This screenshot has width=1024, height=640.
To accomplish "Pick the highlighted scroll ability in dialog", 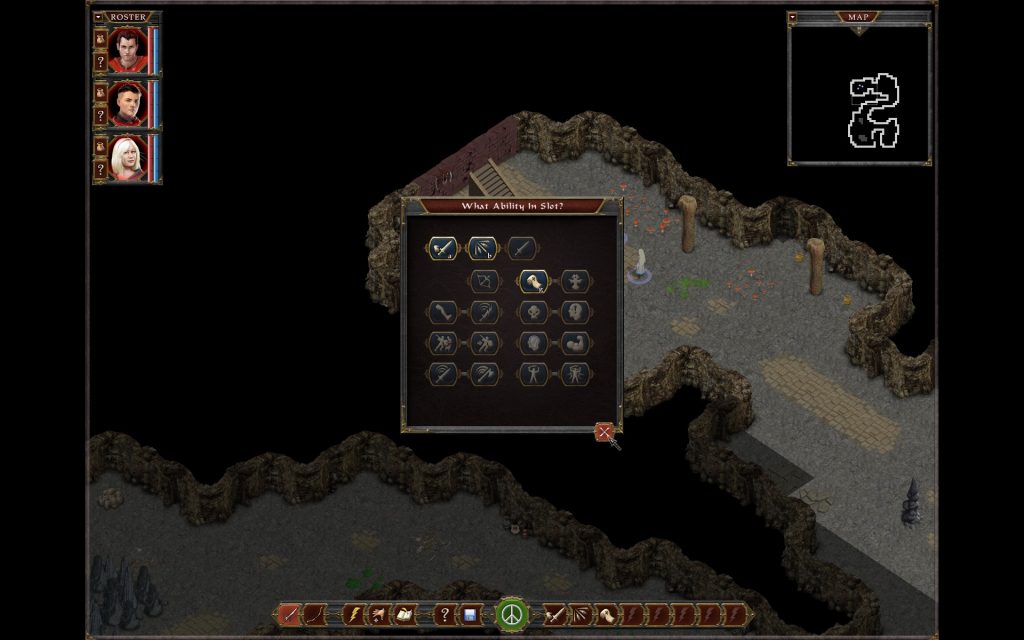I will pos(532,282).
